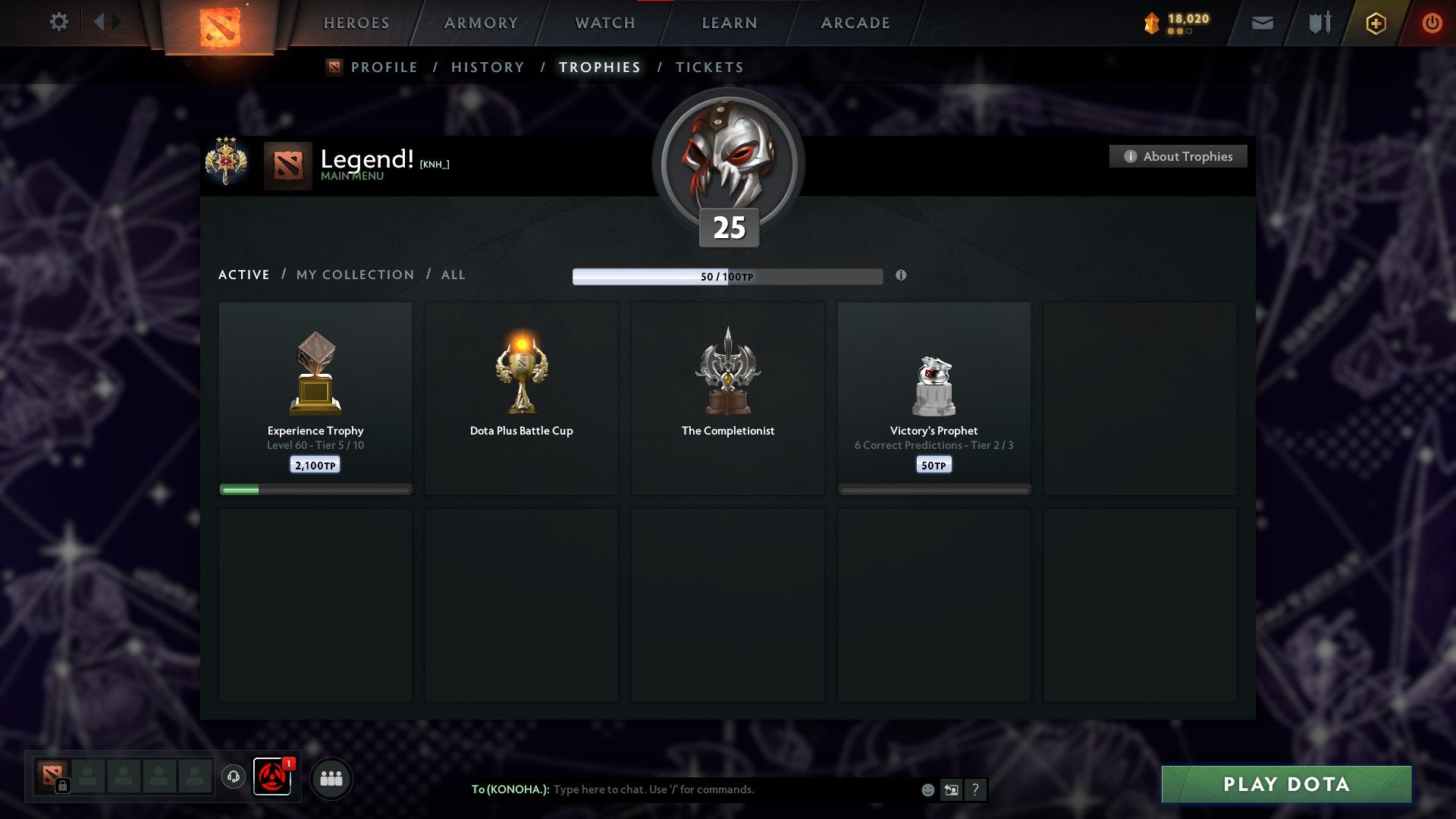Image resolution: width=1456 pixels, height=819 pixels.
Task: Click the emoticon icon in the chat bar
Action: click(x=927, y=789)
